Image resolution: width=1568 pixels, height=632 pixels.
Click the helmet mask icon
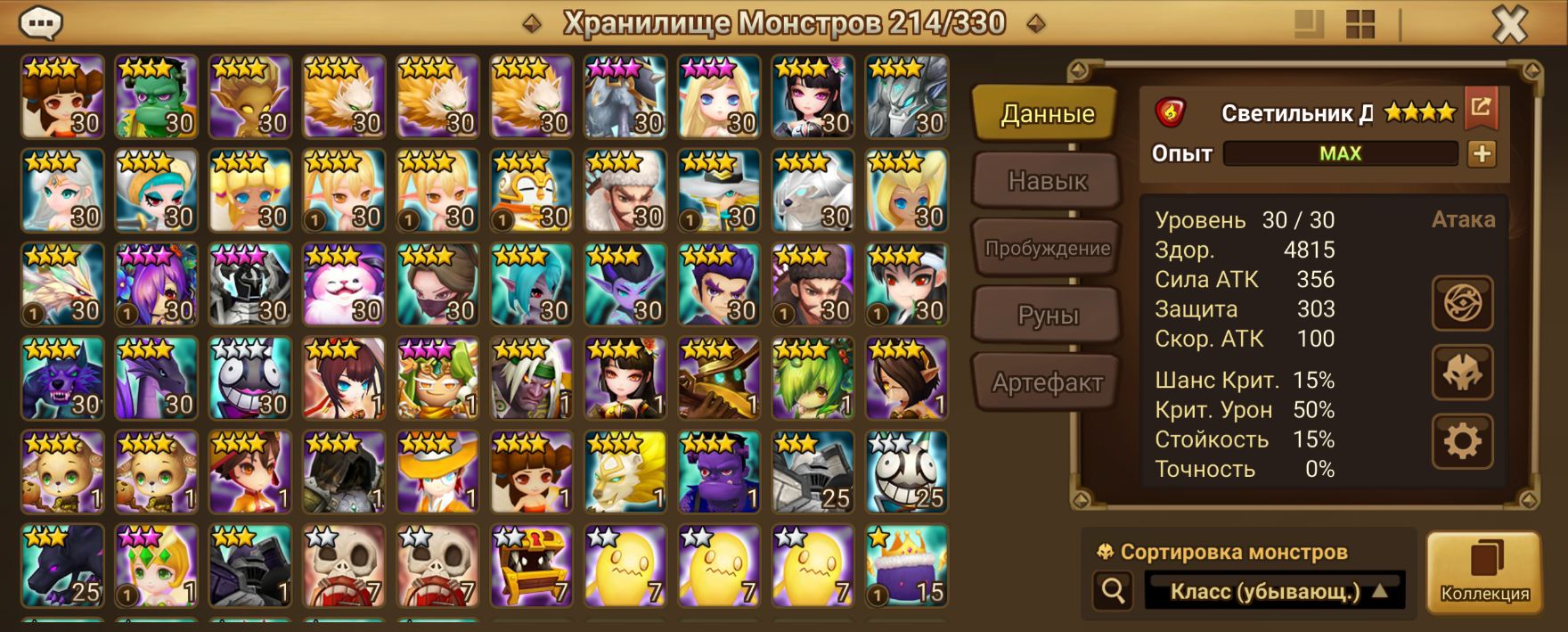click(x=1462, y=372)
